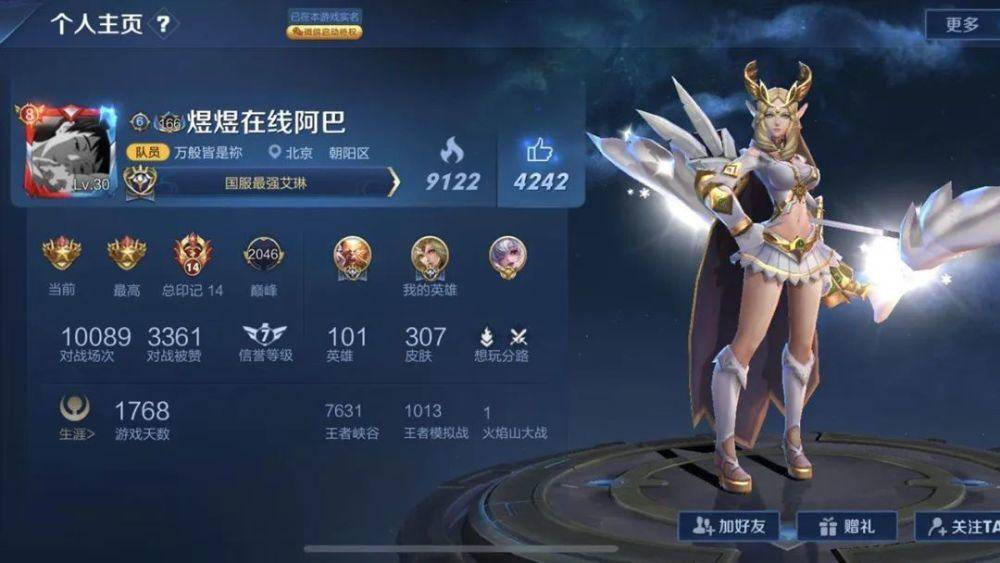Expand the 国服最强艾琳 title banner arrow
This screenshot has width=1000, height=563.
point(393,183)
